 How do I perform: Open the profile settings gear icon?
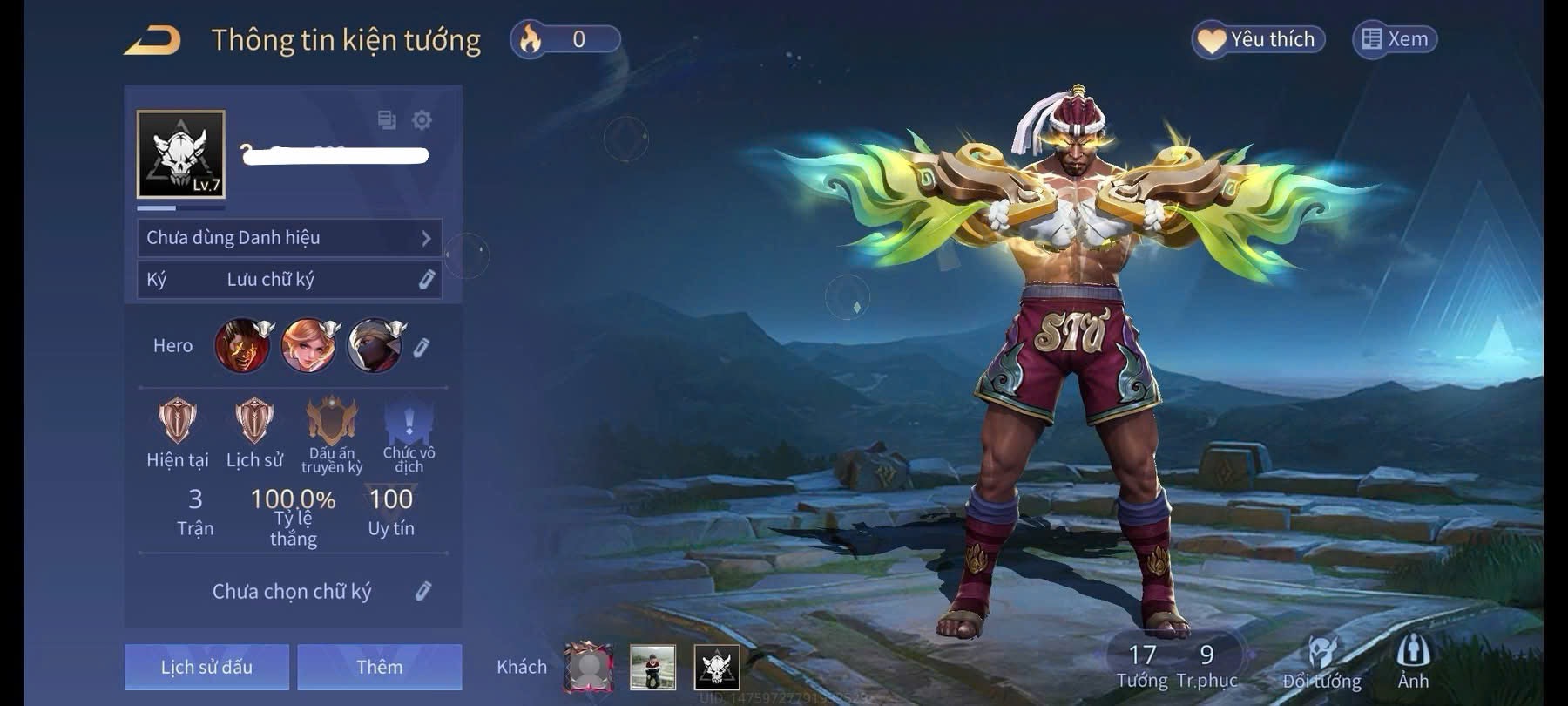click(422, 120)
